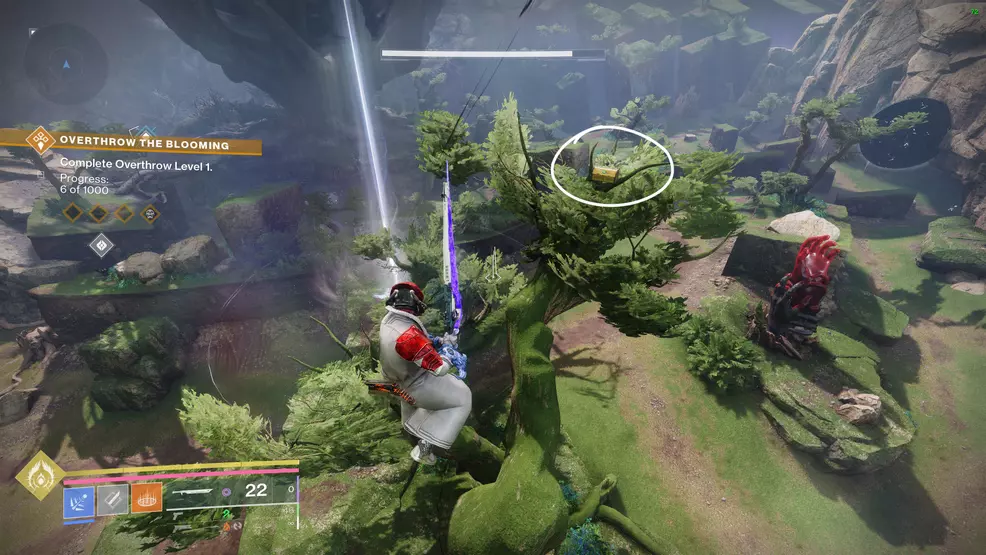The height and width of the screenshot is (555, 986).
Task: Use the orange class ability icon
Action: (146, 498)
